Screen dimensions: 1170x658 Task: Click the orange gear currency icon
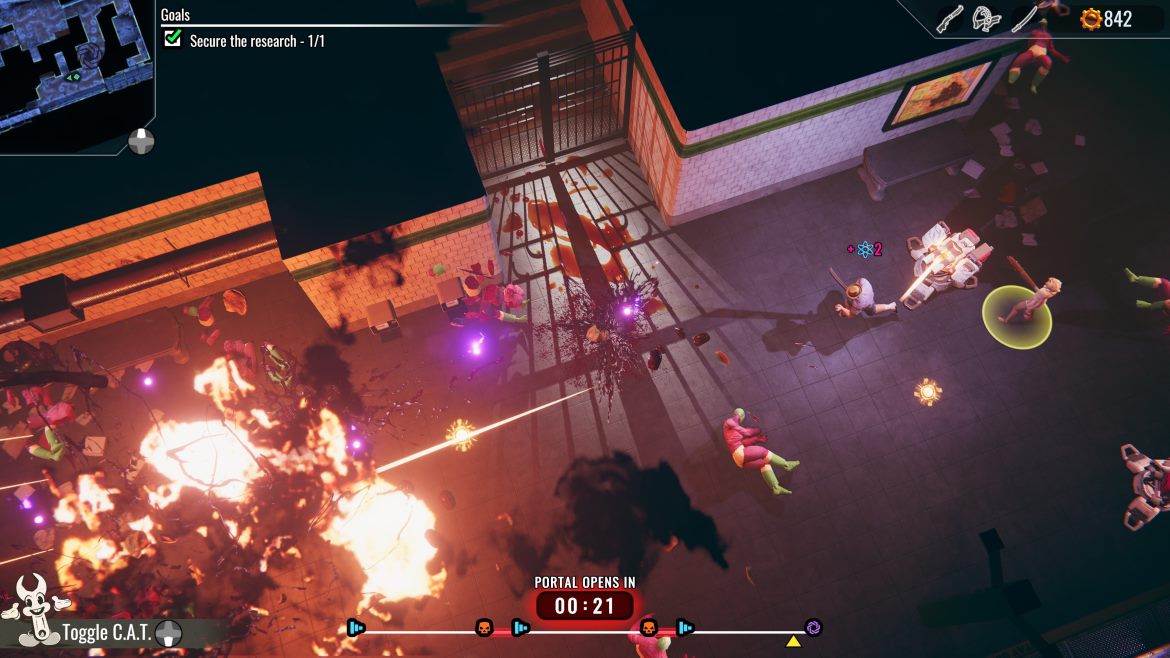1090,19
